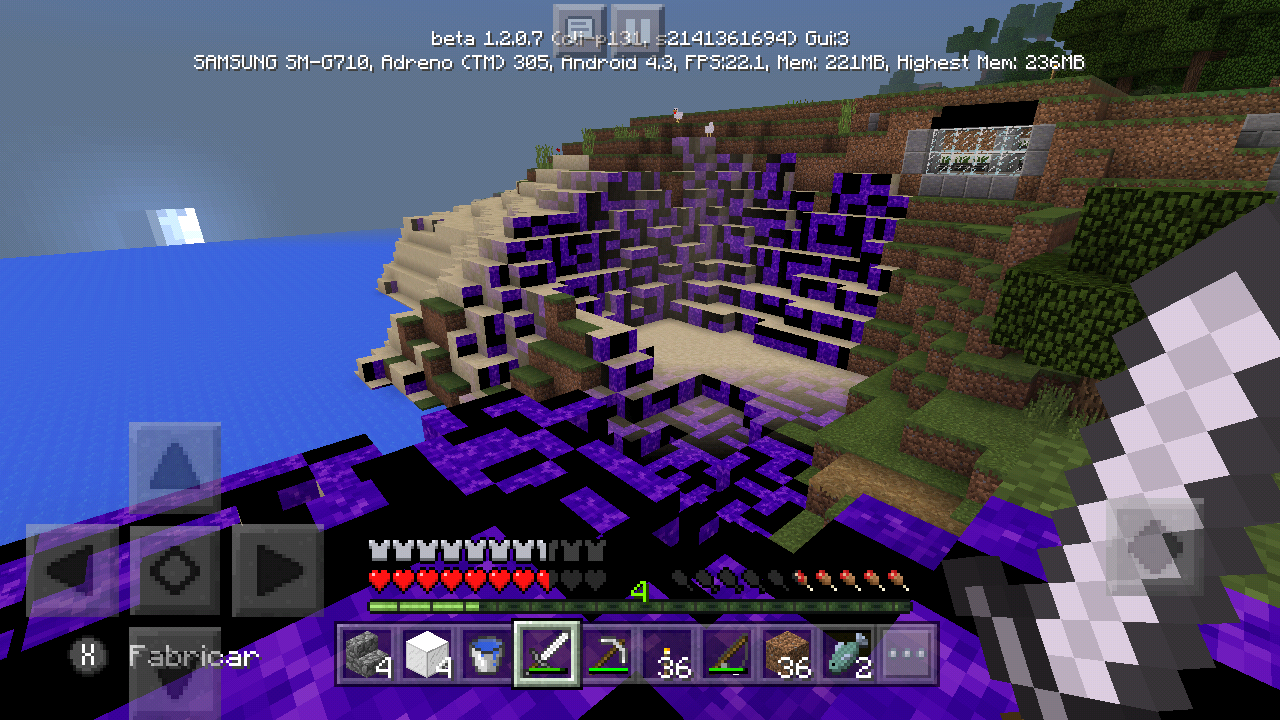Tap the strafe right arrow
The image size is (1280, 720).
(x=277, y=570)
